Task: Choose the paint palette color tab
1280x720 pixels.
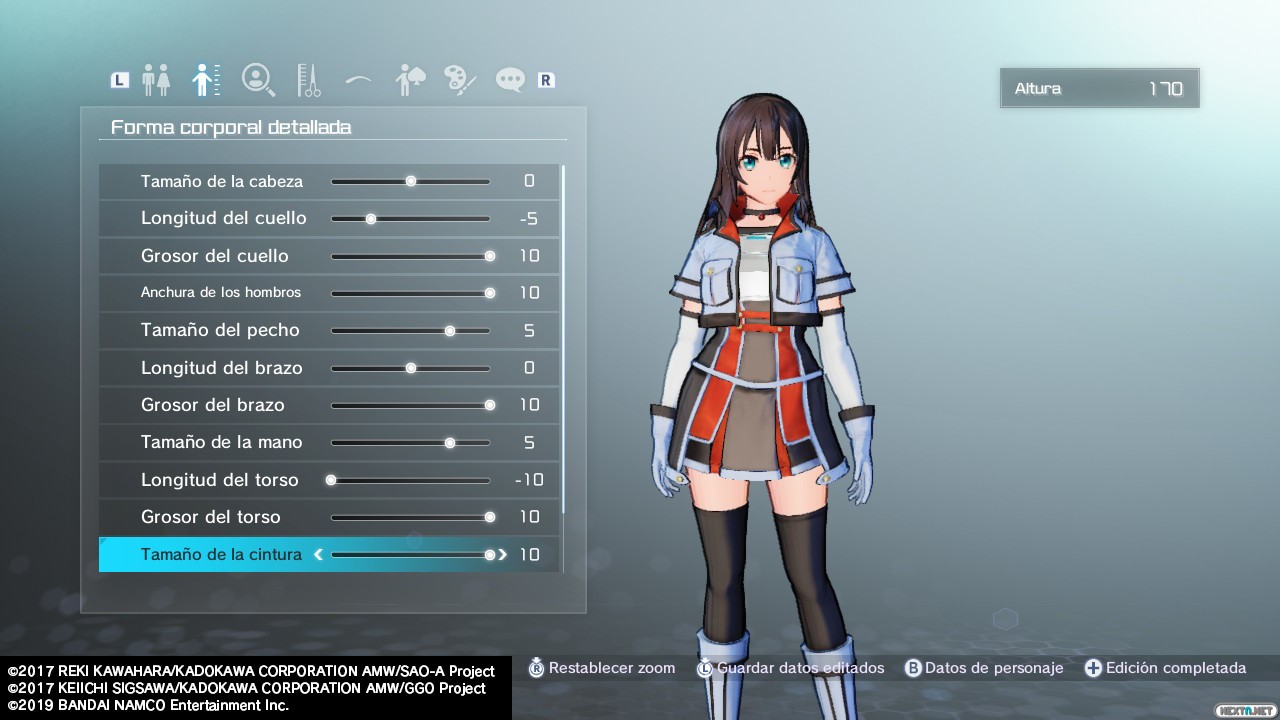Action: coord(460,80)
